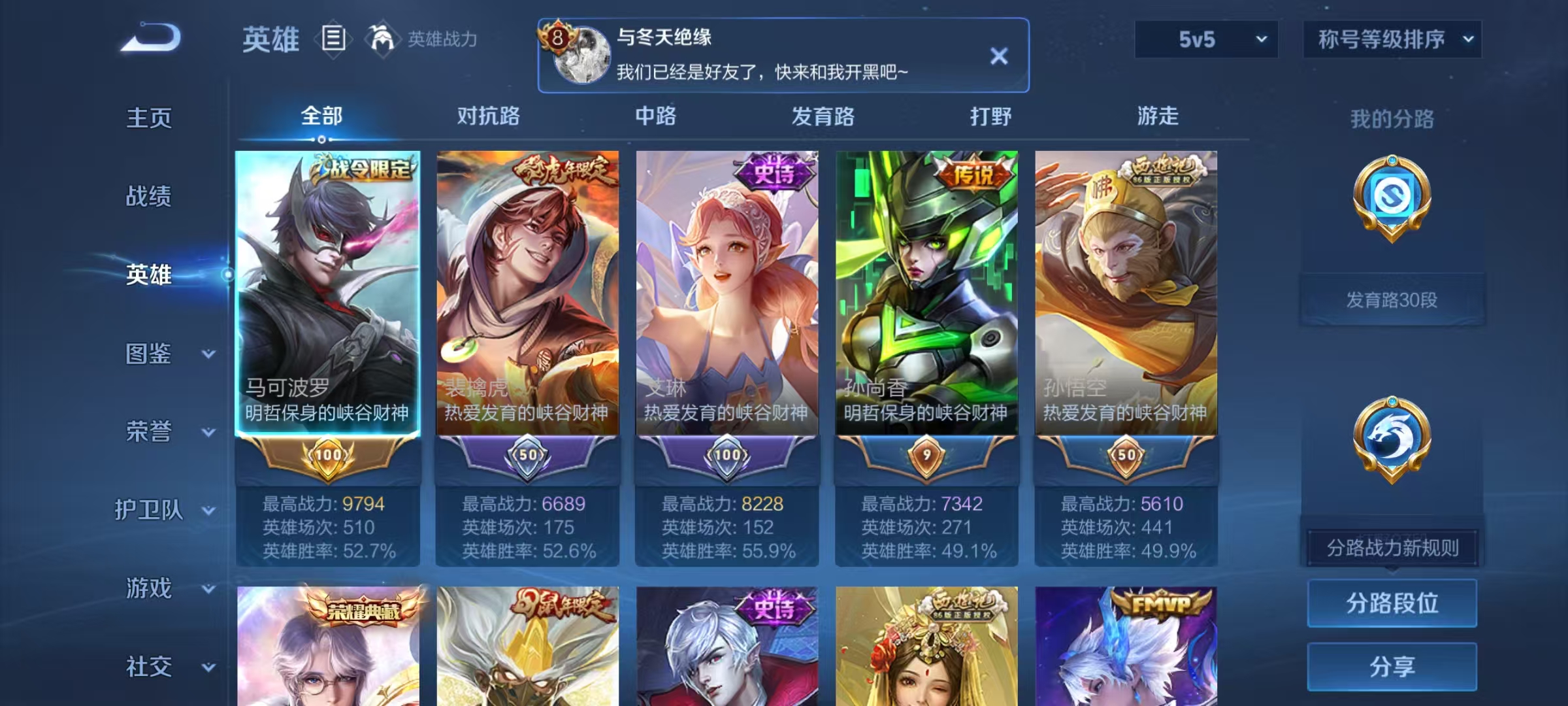This screenshot has width=1568, height=706.
Task: Click the 分路段位 button
Action: click(x=1392, y=603)
